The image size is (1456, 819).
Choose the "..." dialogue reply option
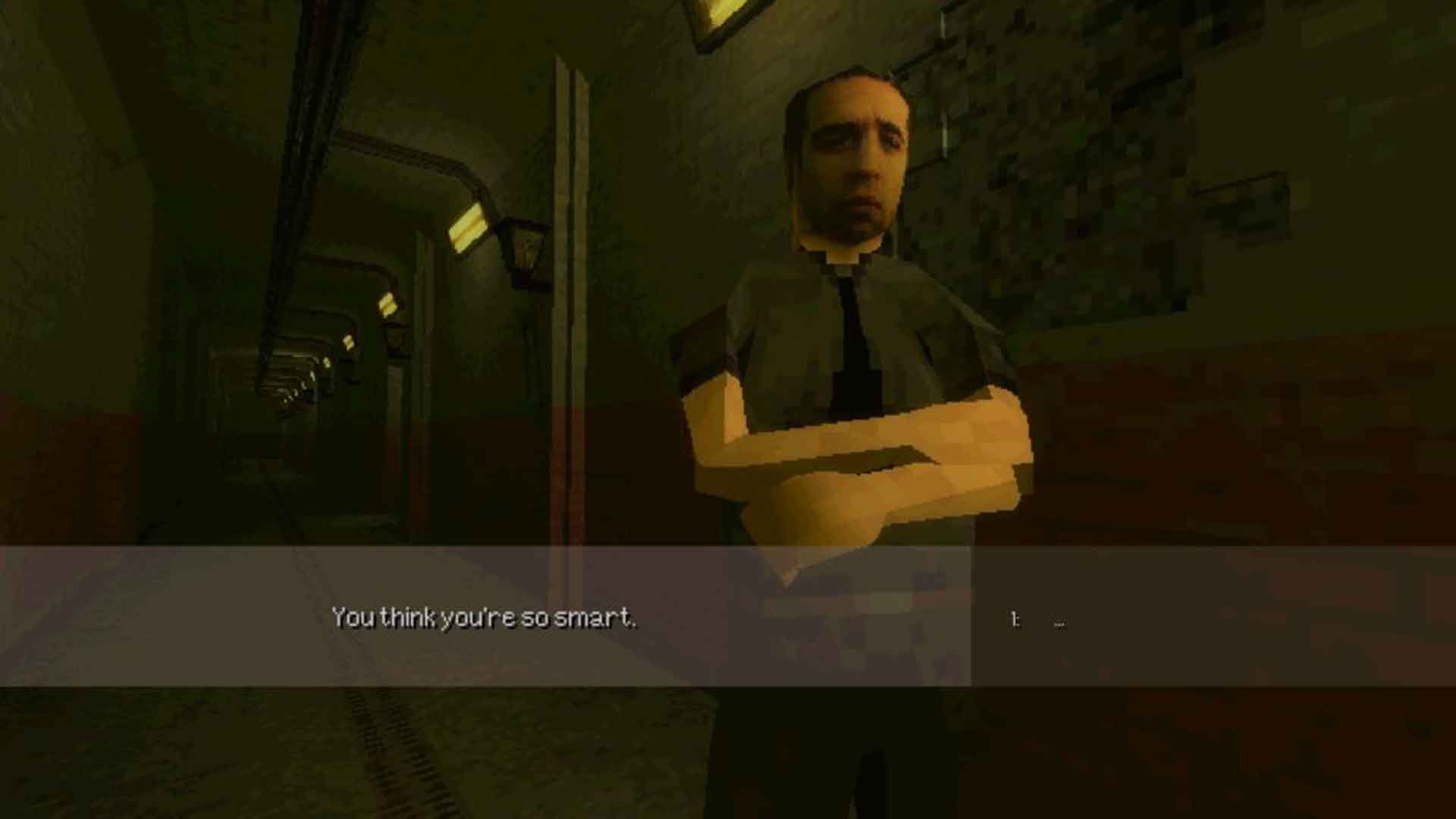[1059, 622]
